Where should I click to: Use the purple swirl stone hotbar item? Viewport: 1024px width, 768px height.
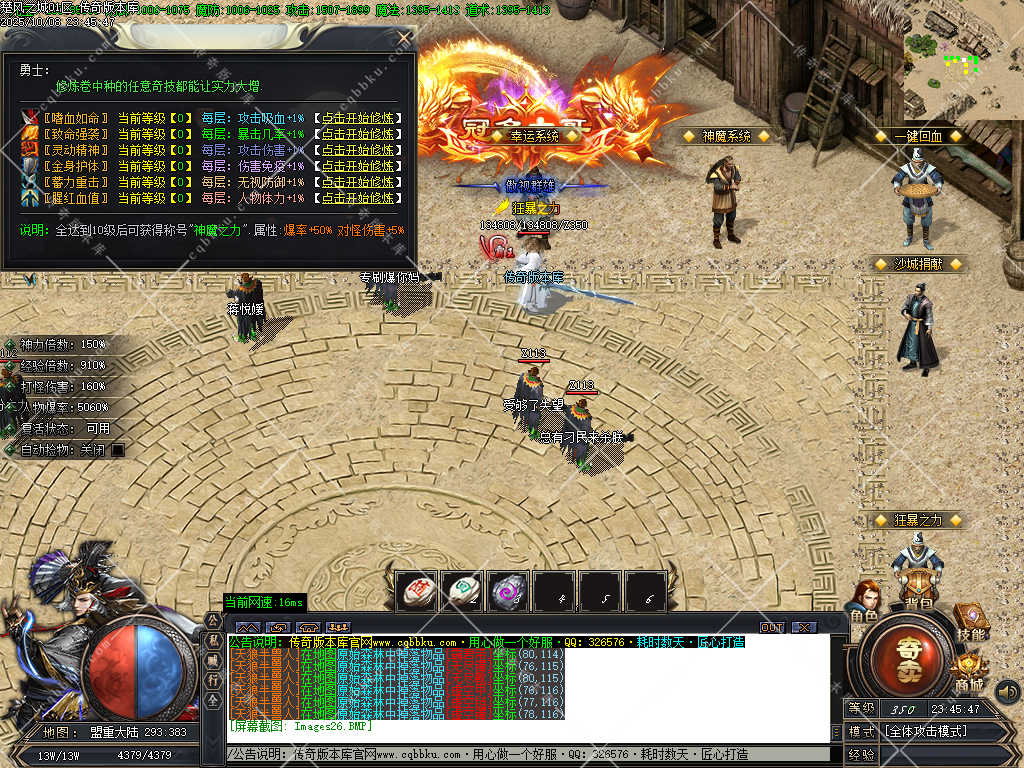click(508, 591)
